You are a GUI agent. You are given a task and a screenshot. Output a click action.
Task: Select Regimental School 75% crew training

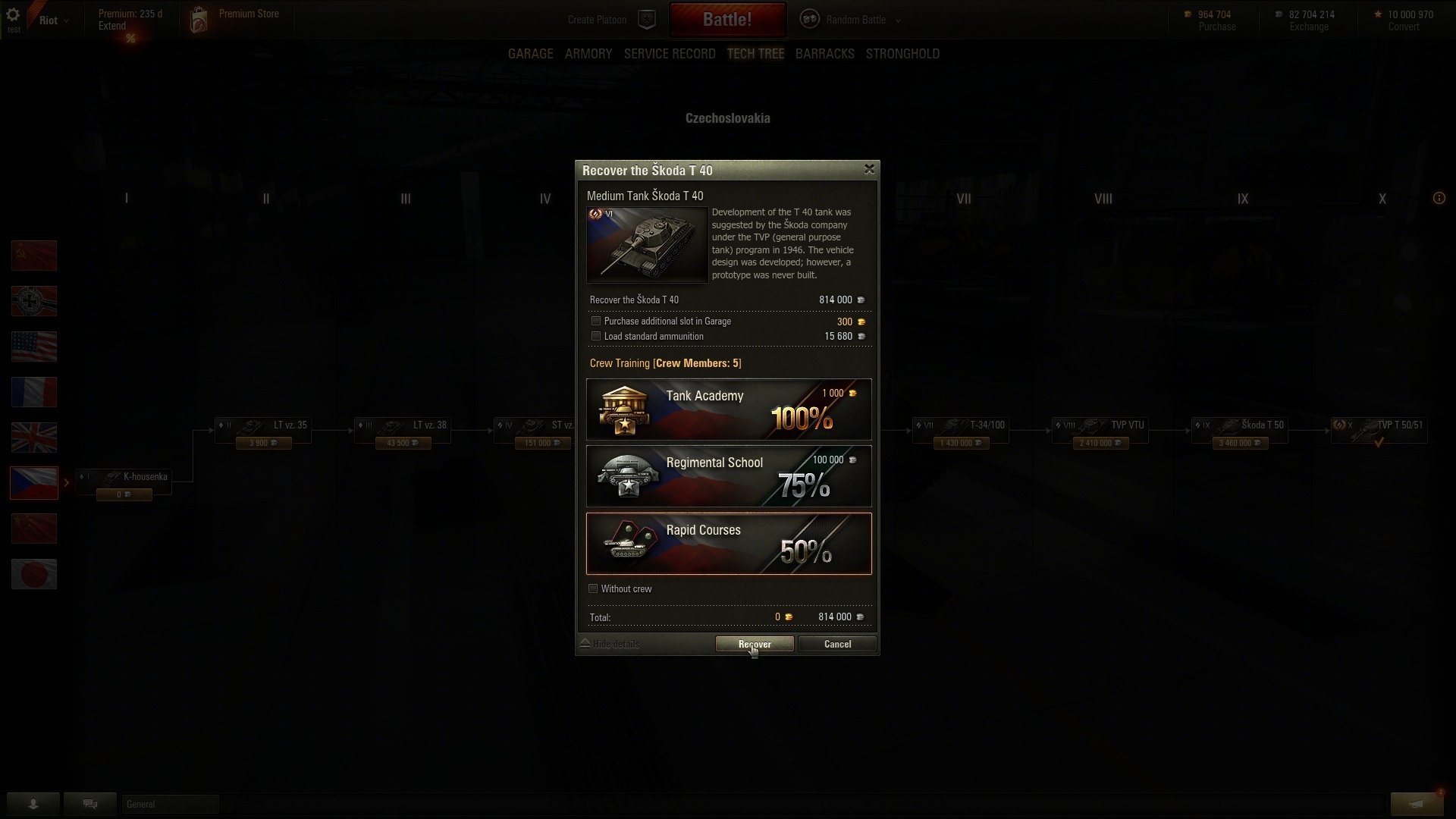(729, 476)
